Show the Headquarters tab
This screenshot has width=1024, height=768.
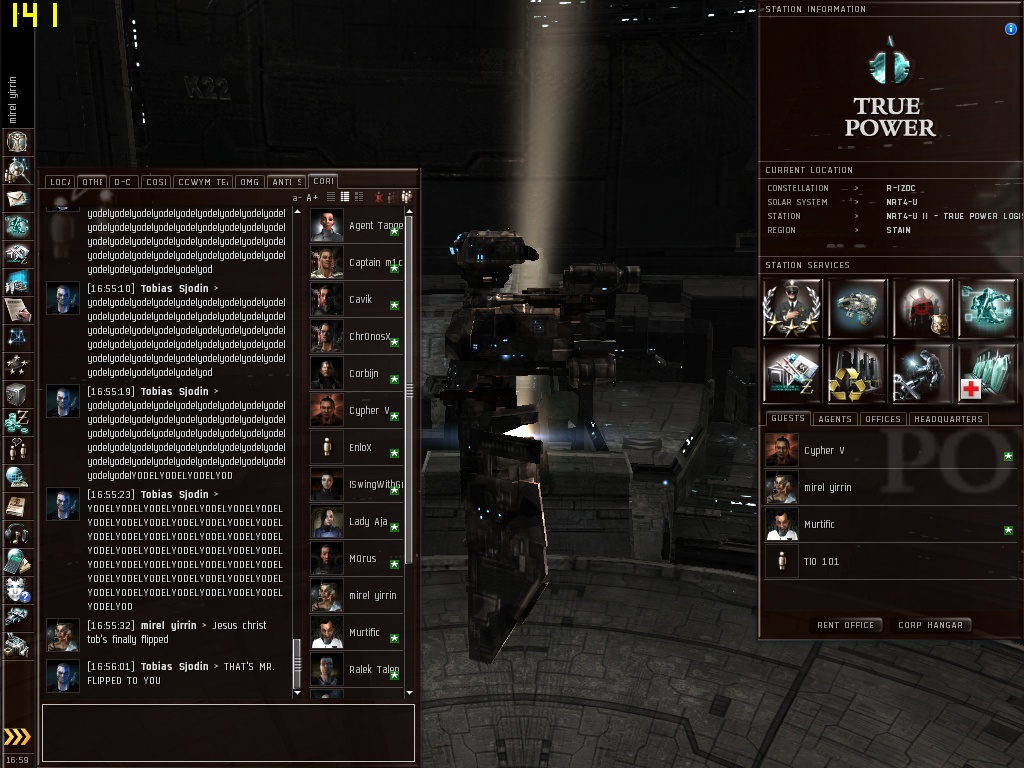pyautogui.click(x=948, y=419)
